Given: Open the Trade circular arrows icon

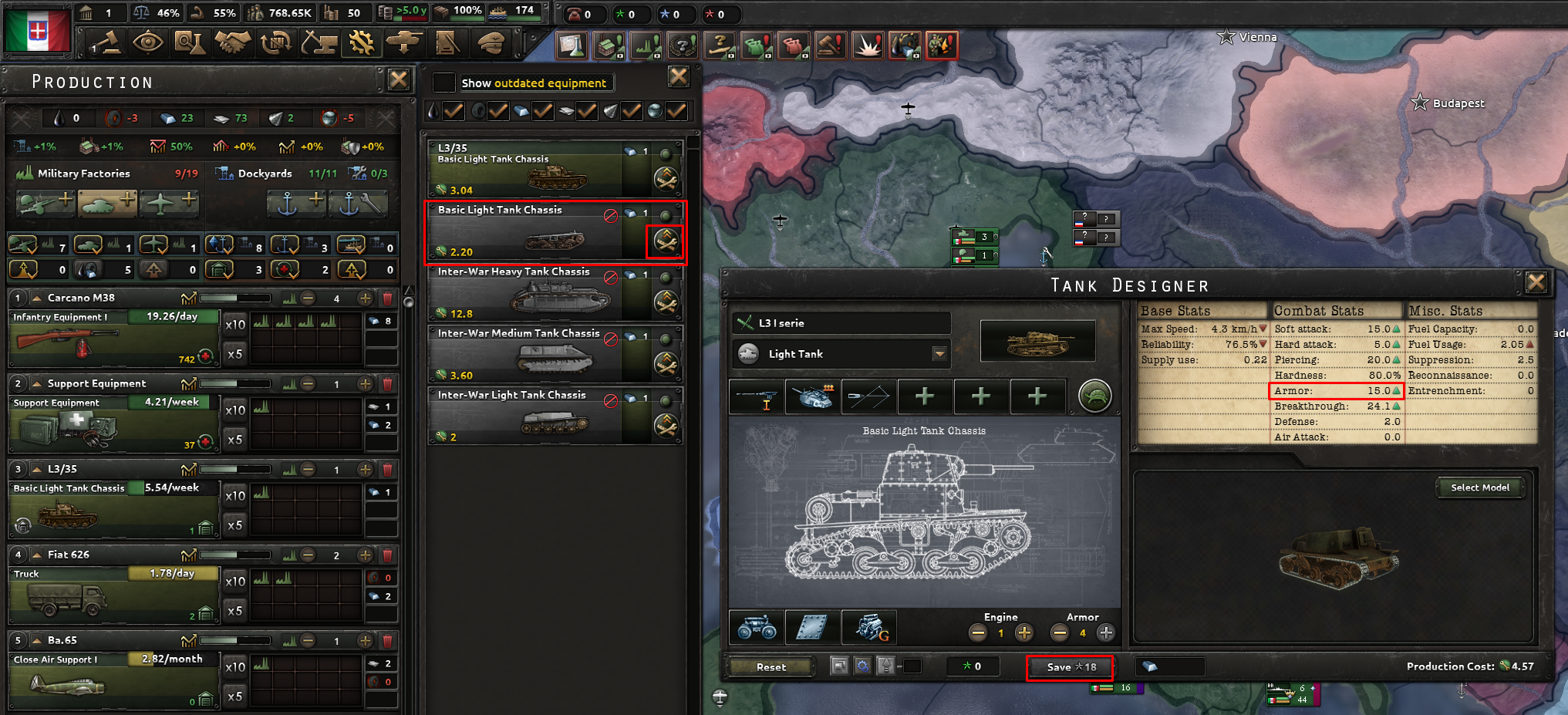Looking at the screenshot, I should pyautogui.click(x=276, y=42).
